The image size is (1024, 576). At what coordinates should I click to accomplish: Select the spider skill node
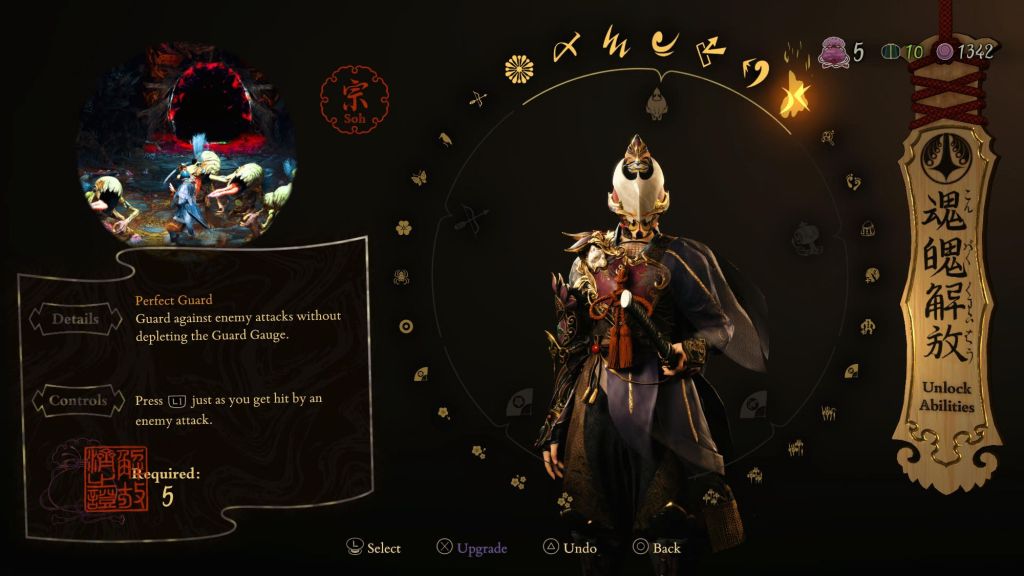point(400,276)
